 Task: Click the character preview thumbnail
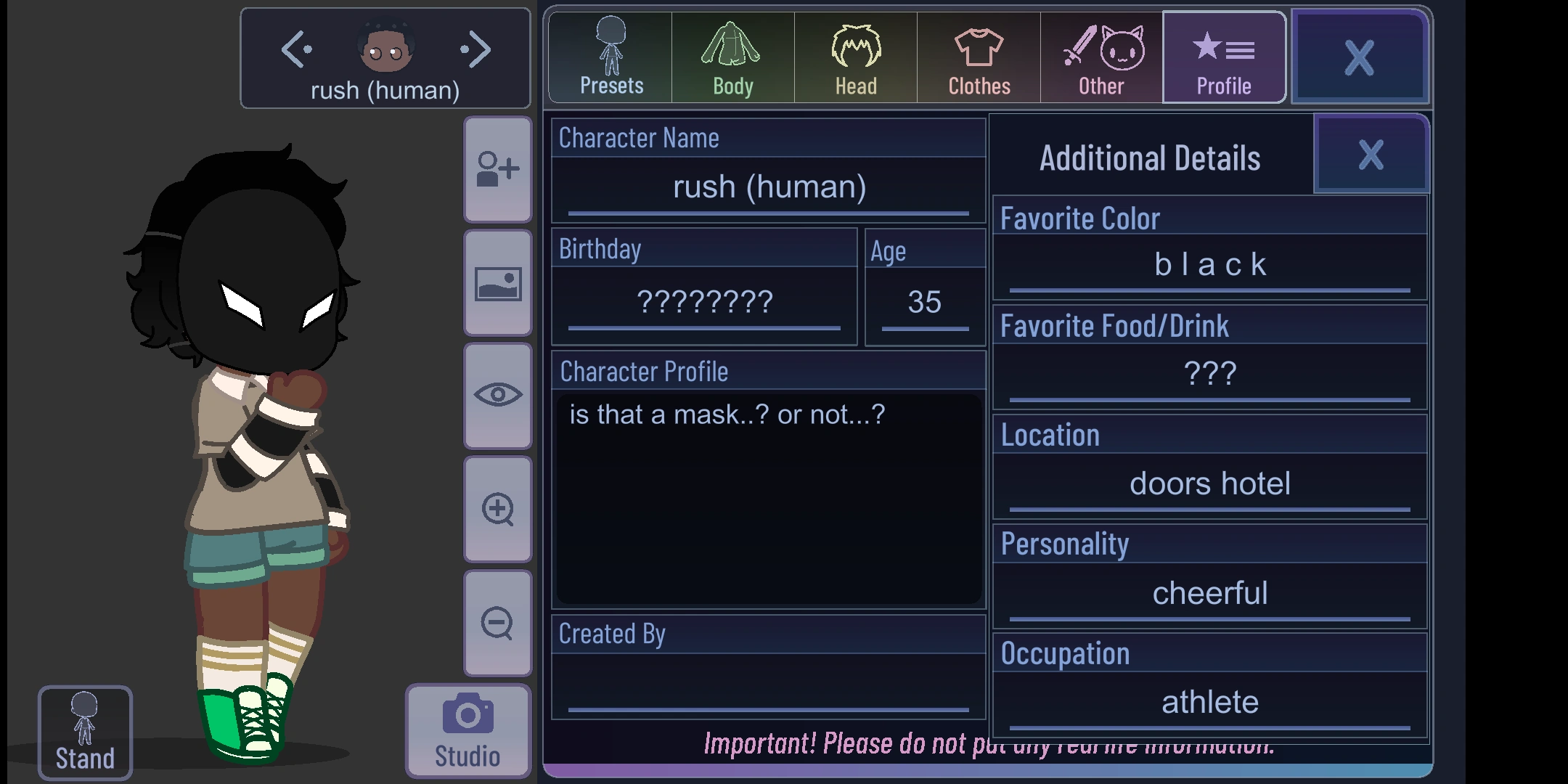[x=385, y=47]
